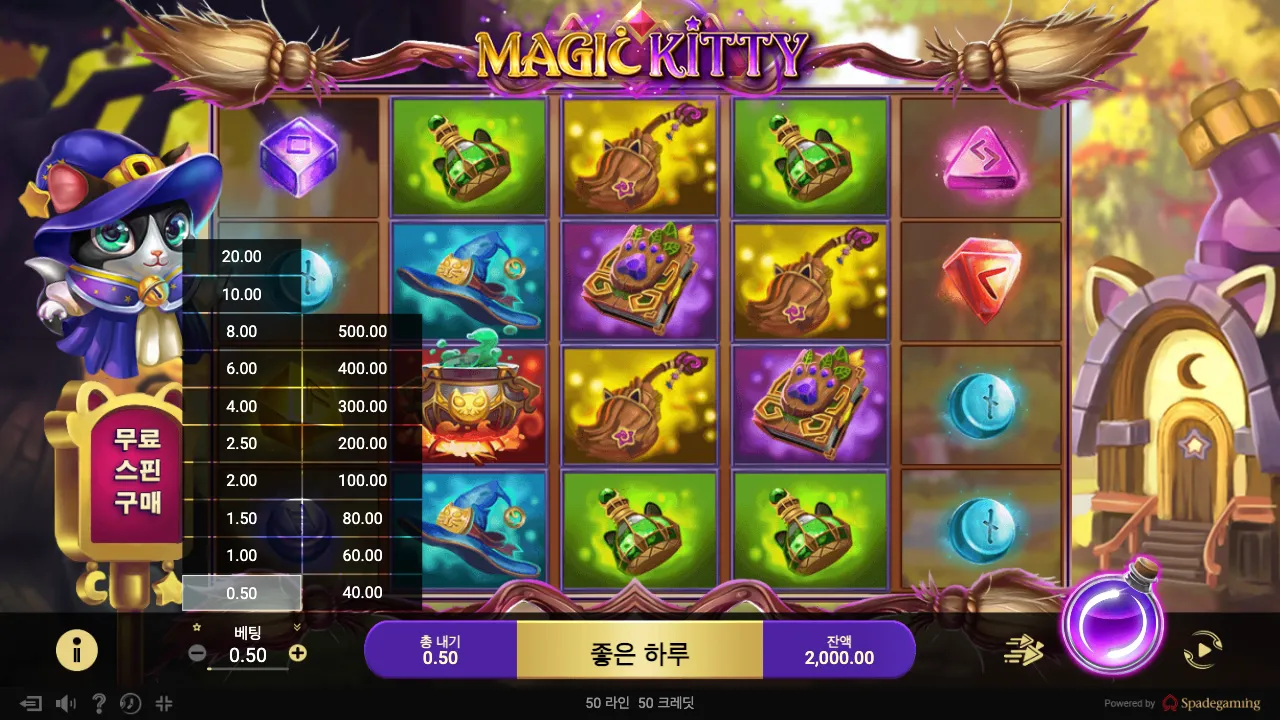Exit the game via the door icon
This screenshot has height=720, width=1280.
pos(30,703)
